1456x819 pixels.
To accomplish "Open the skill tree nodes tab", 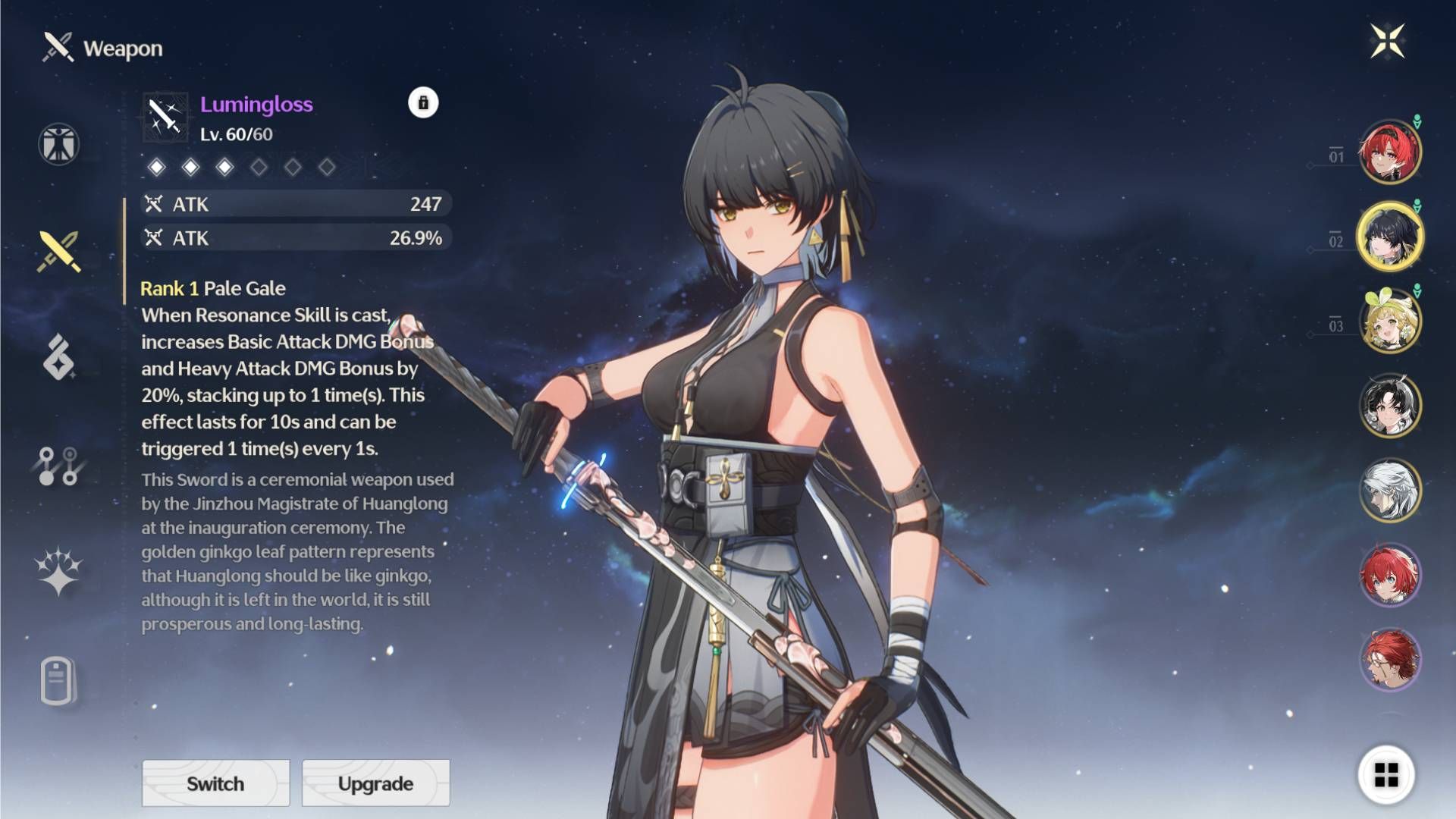I will (x=58, y=466).
